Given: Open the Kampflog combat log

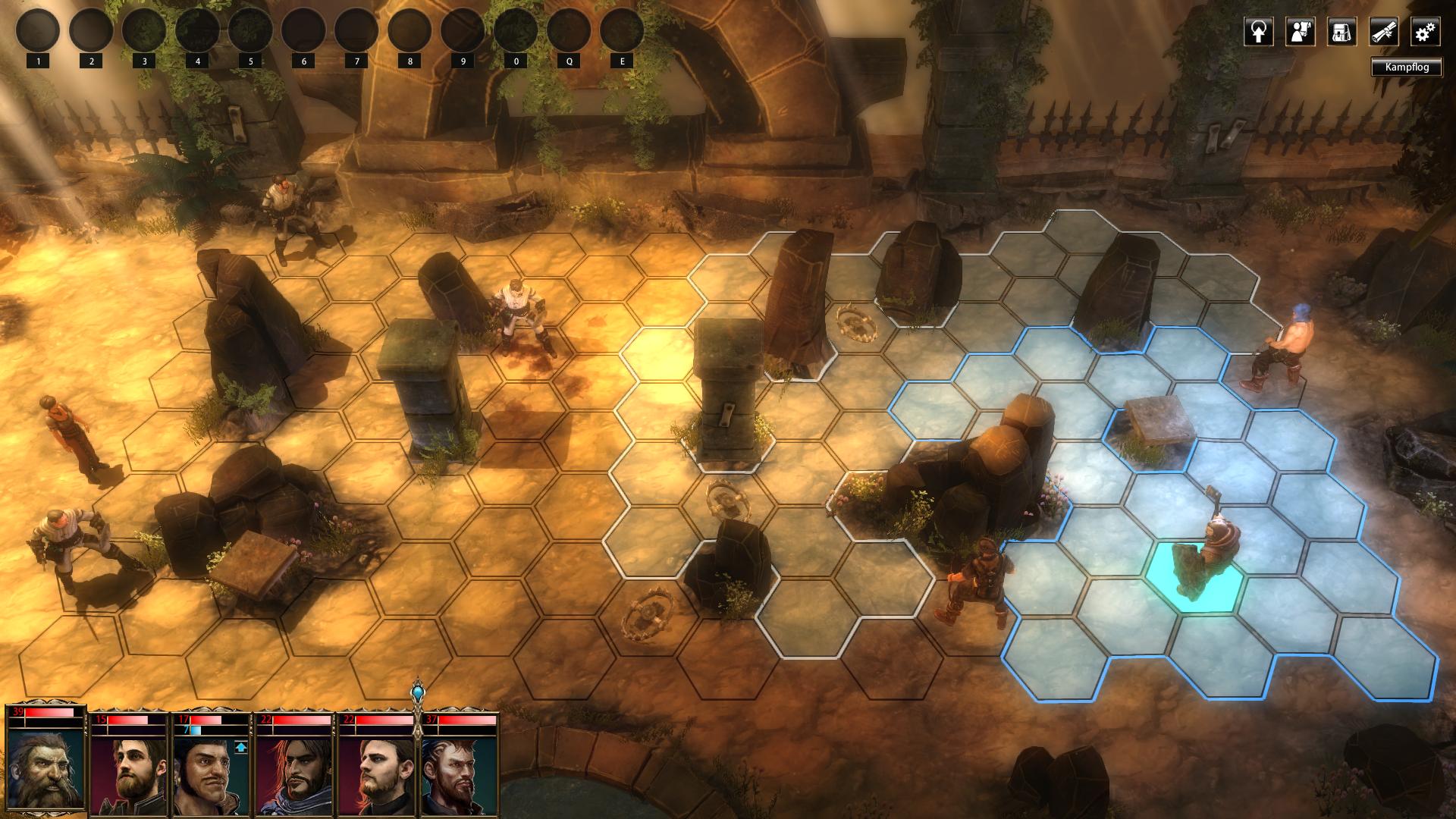Looking at the screenshot, I should pyautogui.click(x=1407, y=67).
